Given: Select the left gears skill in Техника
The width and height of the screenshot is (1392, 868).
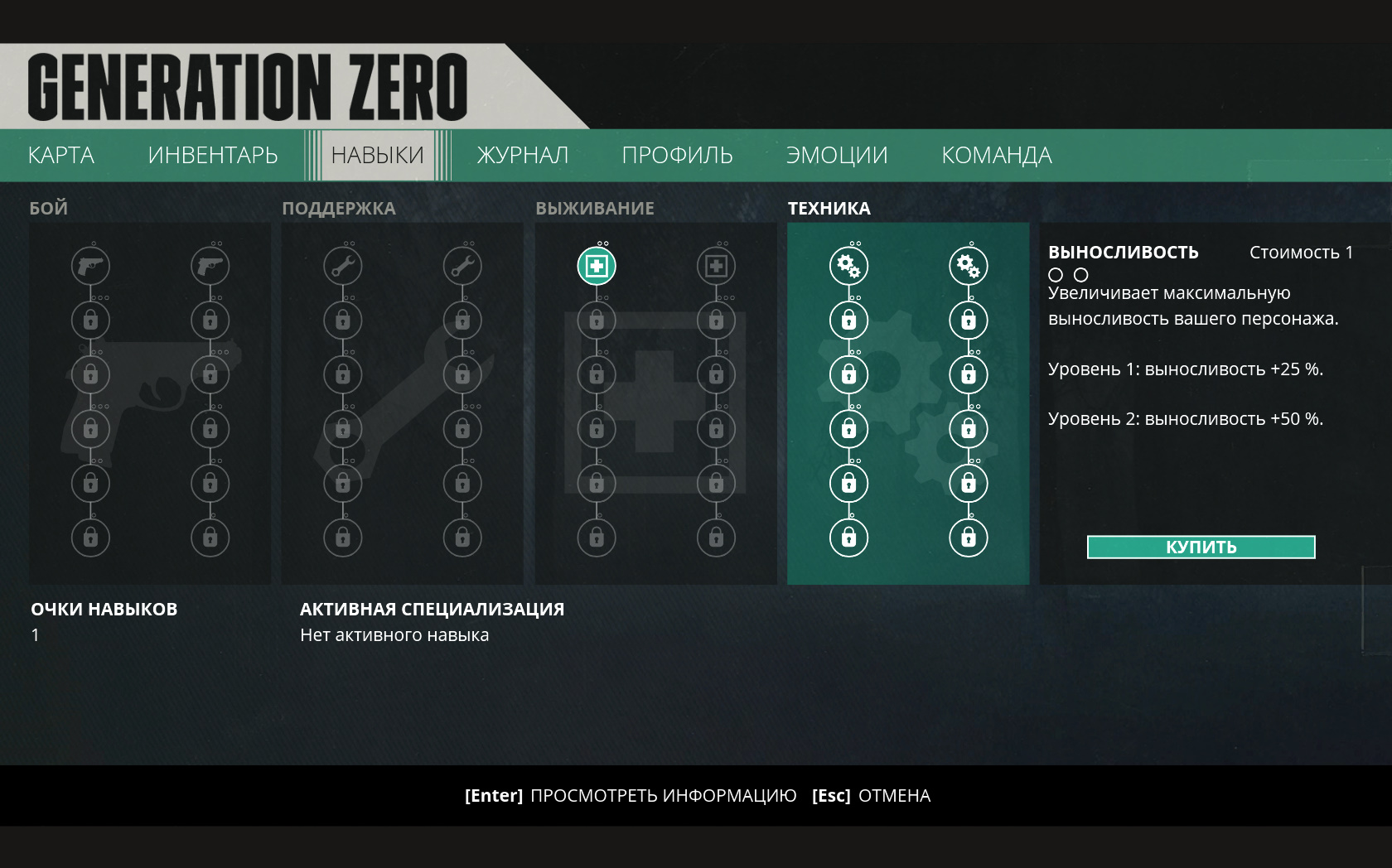Looking at the screenshot, I should [x=848, y=266].
